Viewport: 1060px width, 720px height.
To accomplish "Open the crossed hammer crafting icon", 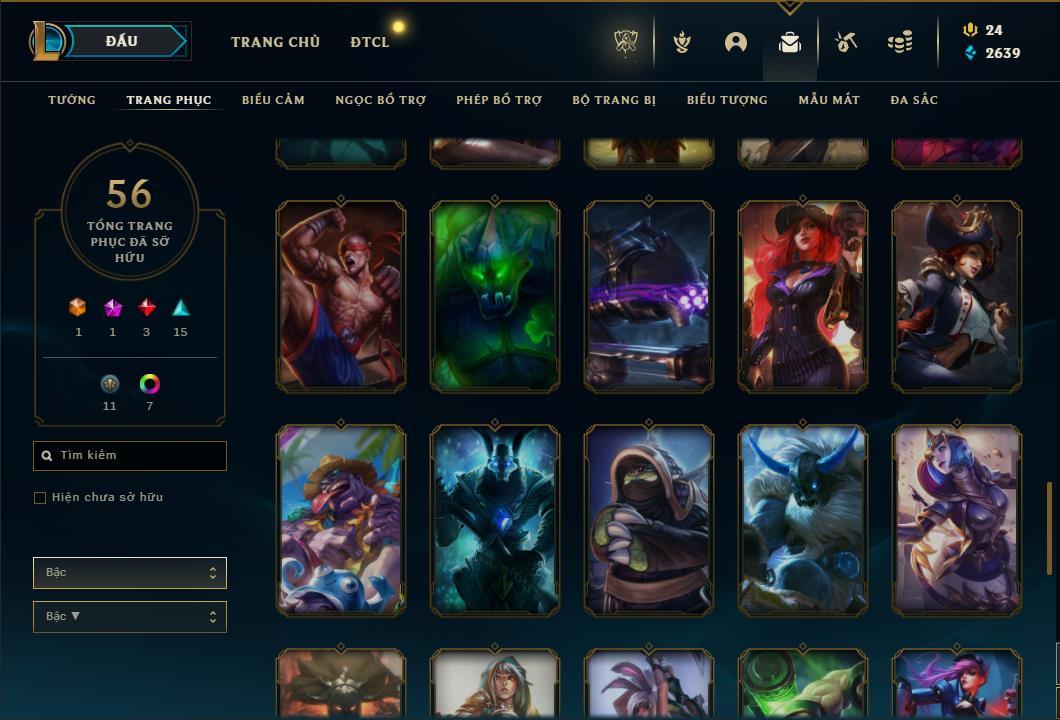I will click(x=846, y=42).
